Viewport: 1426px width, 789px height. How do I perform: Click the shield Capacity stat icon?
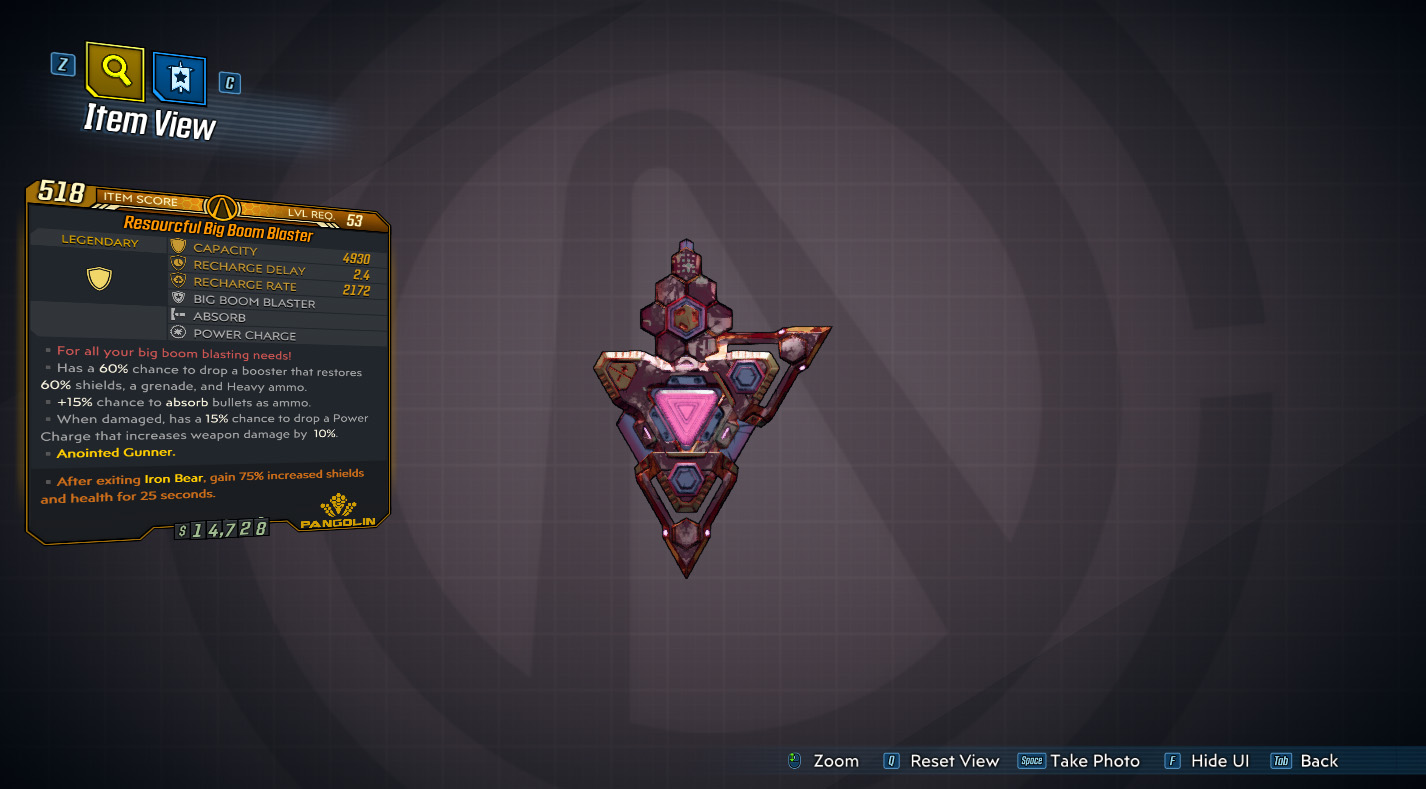pyautogui.click(x=178, y=247)
